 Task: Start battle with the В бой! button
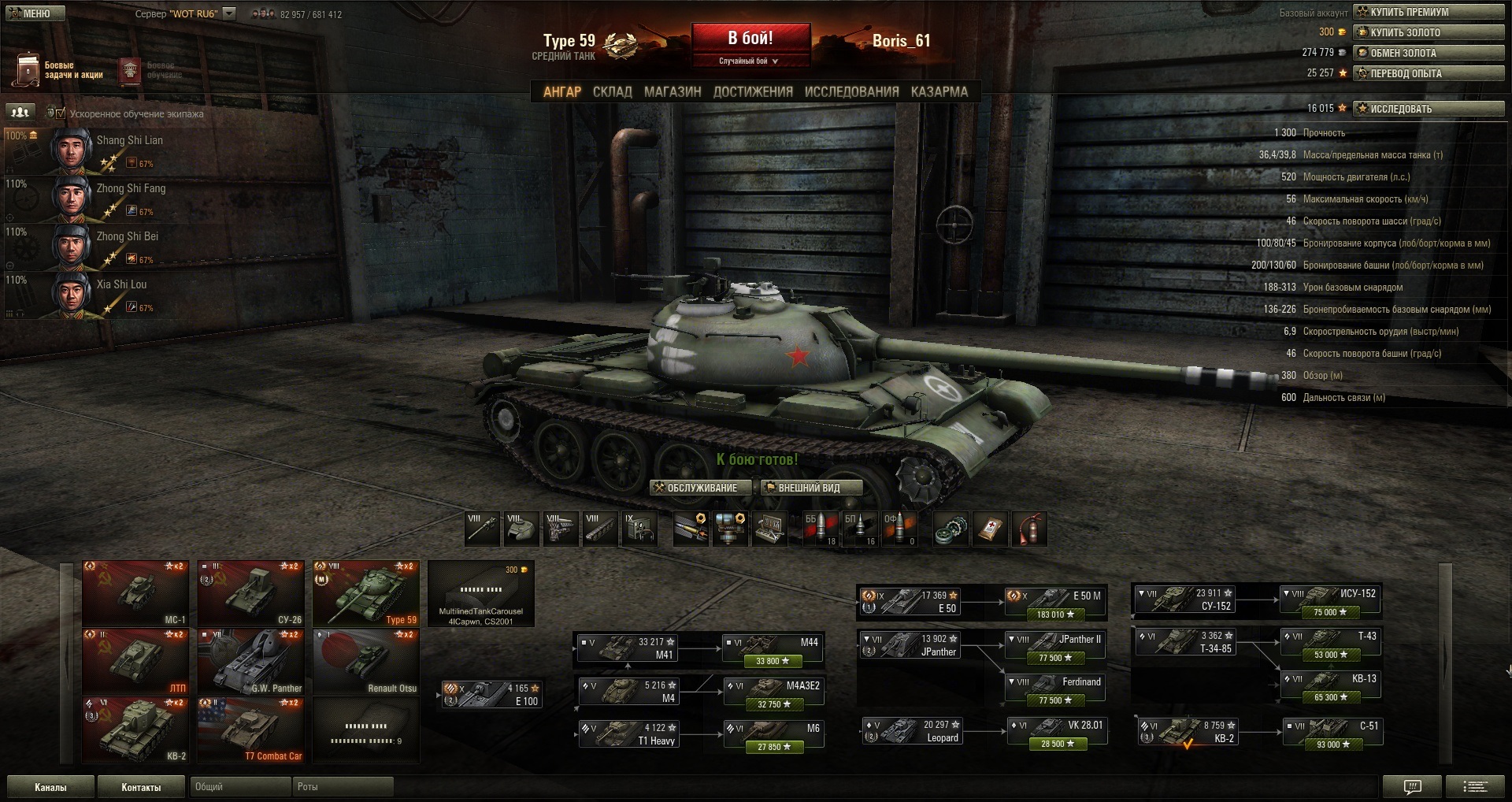(750, 39)
